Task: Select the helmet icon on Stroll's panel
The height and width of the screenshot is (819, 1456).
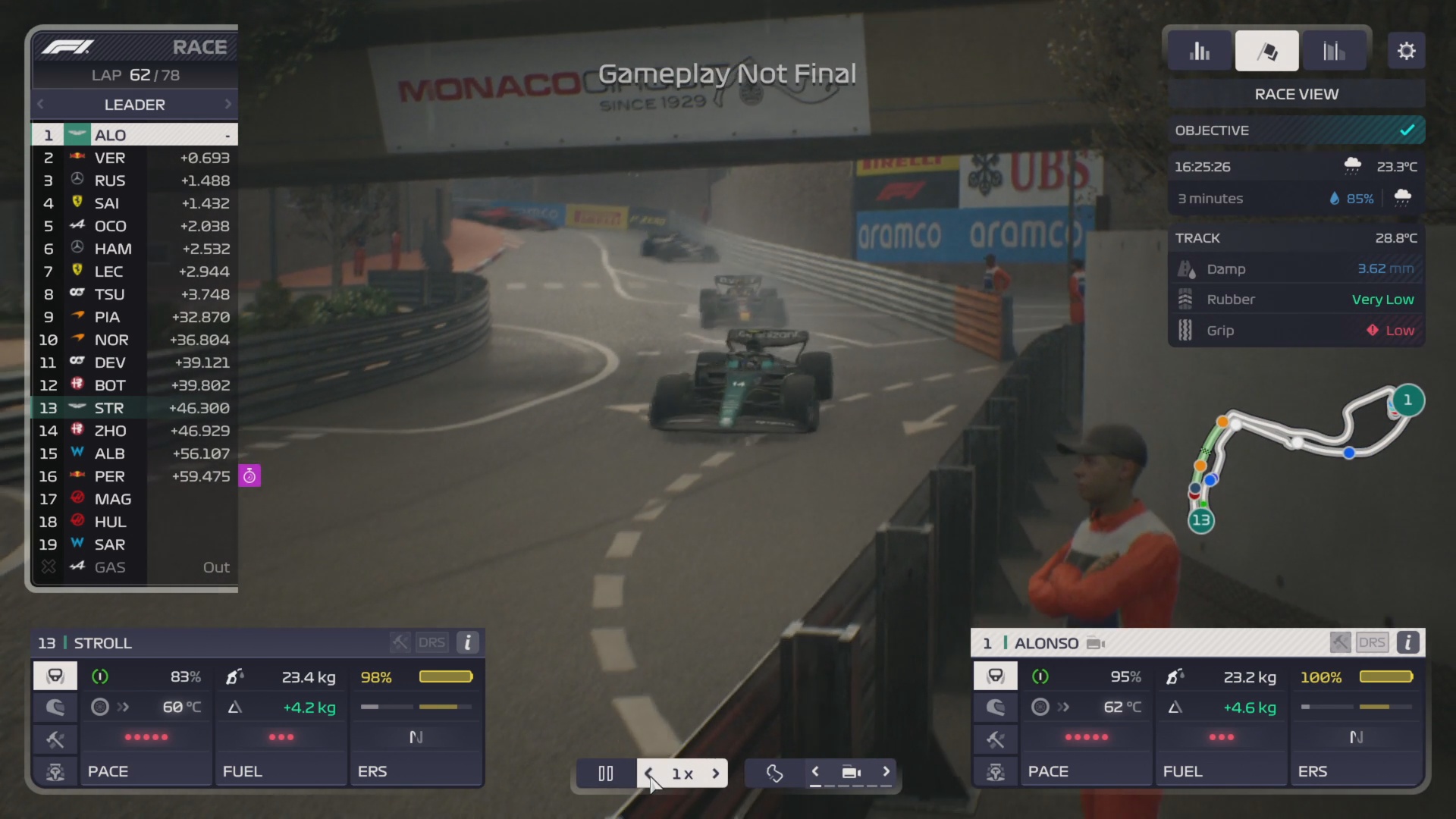Action: (x=55, y=708)
